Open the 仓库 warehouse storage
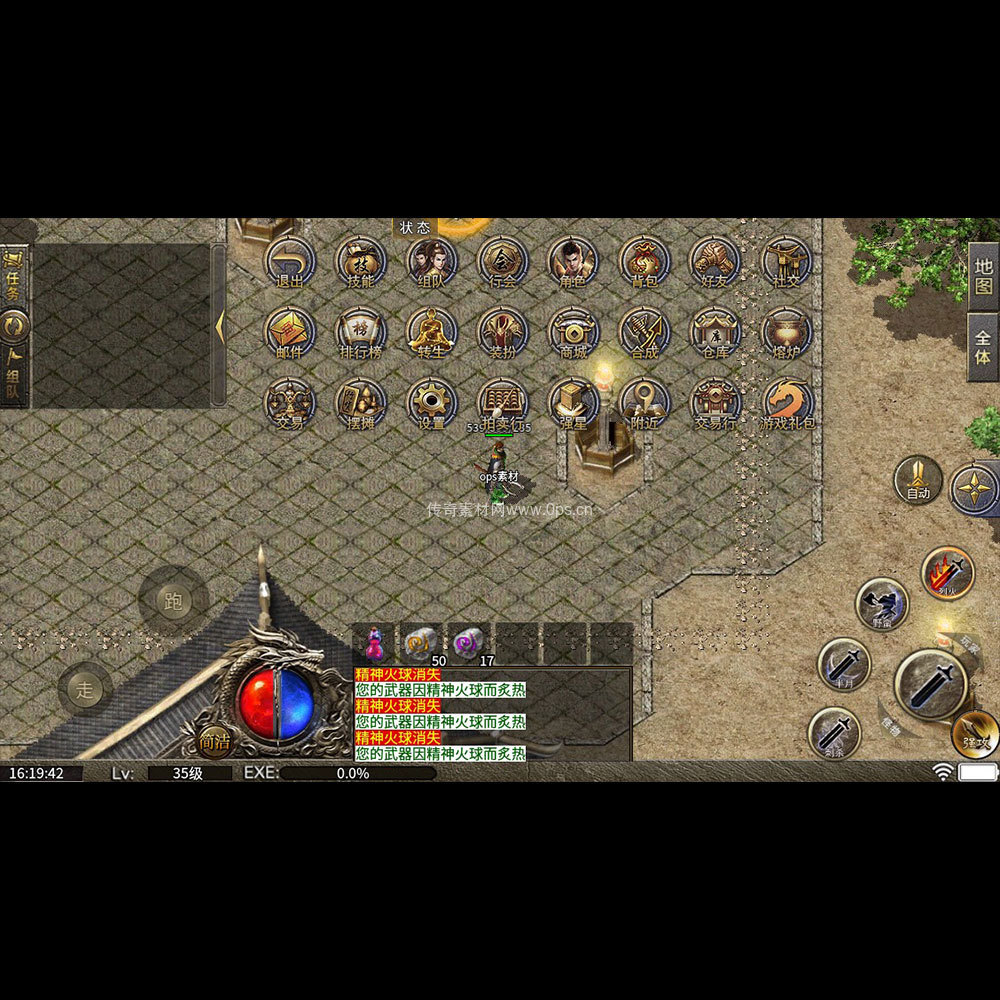 (715, 332)
